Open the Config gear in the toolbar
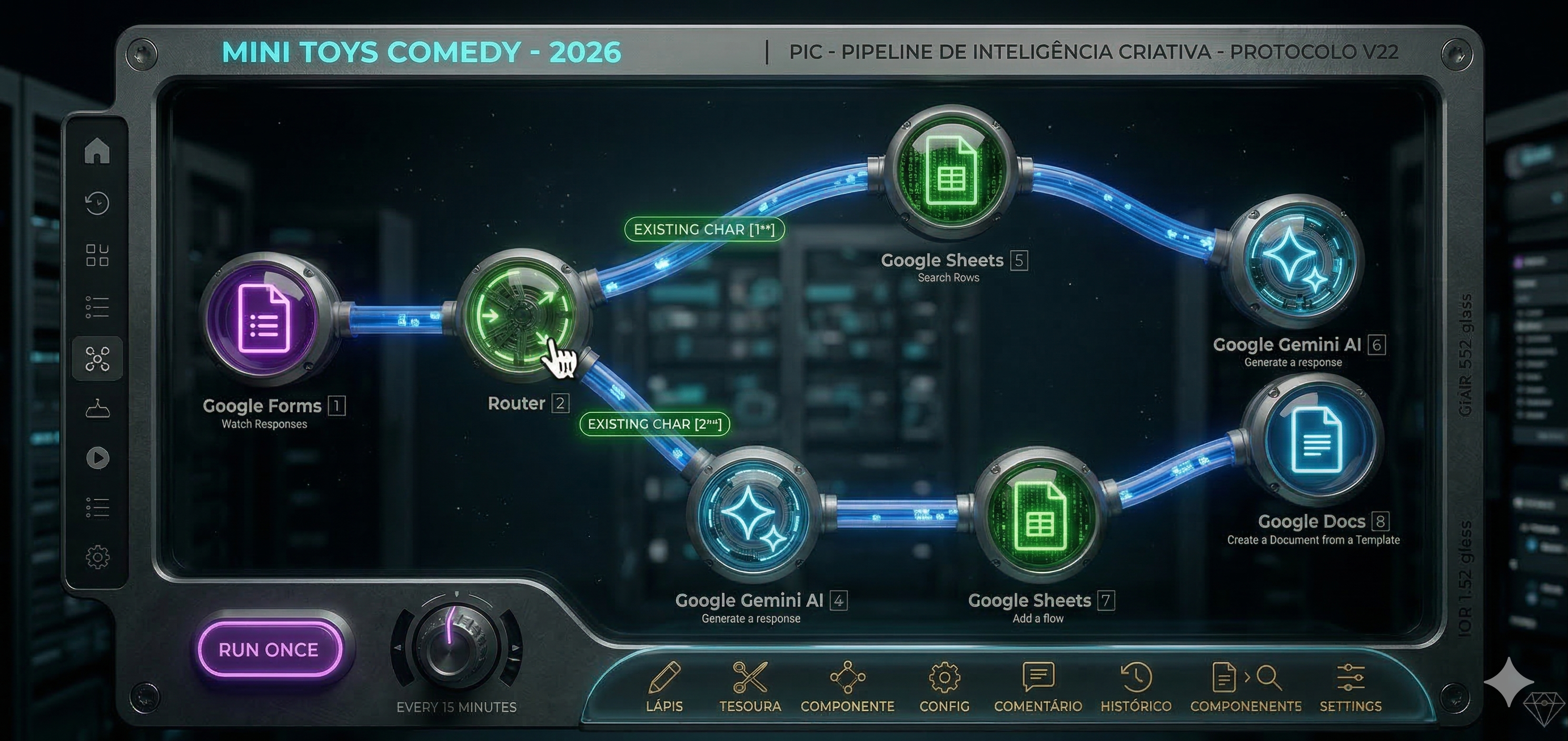The image size is (1568, 741). point(944,686)
